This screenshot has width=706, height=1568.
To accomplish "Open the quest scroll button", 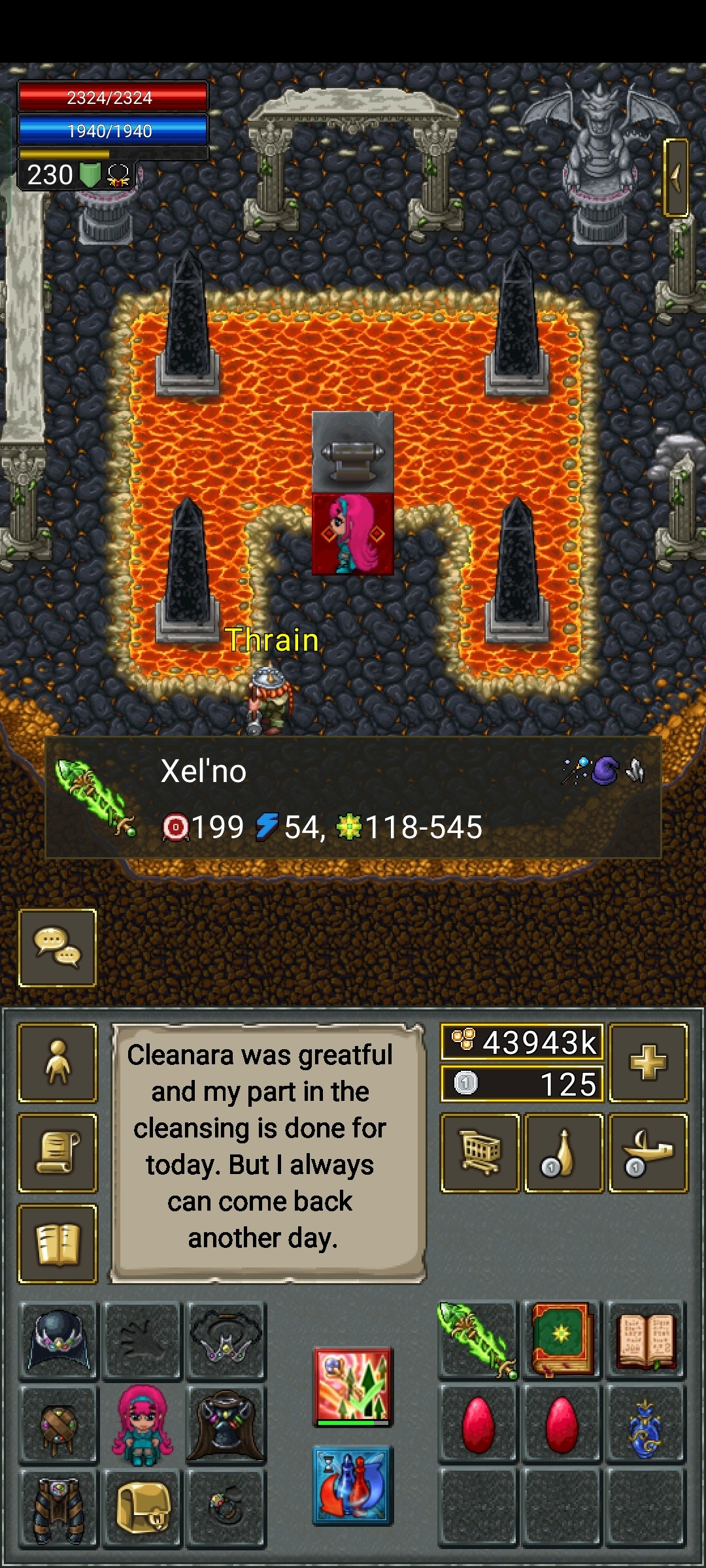I will click(x=58, y=1152).
